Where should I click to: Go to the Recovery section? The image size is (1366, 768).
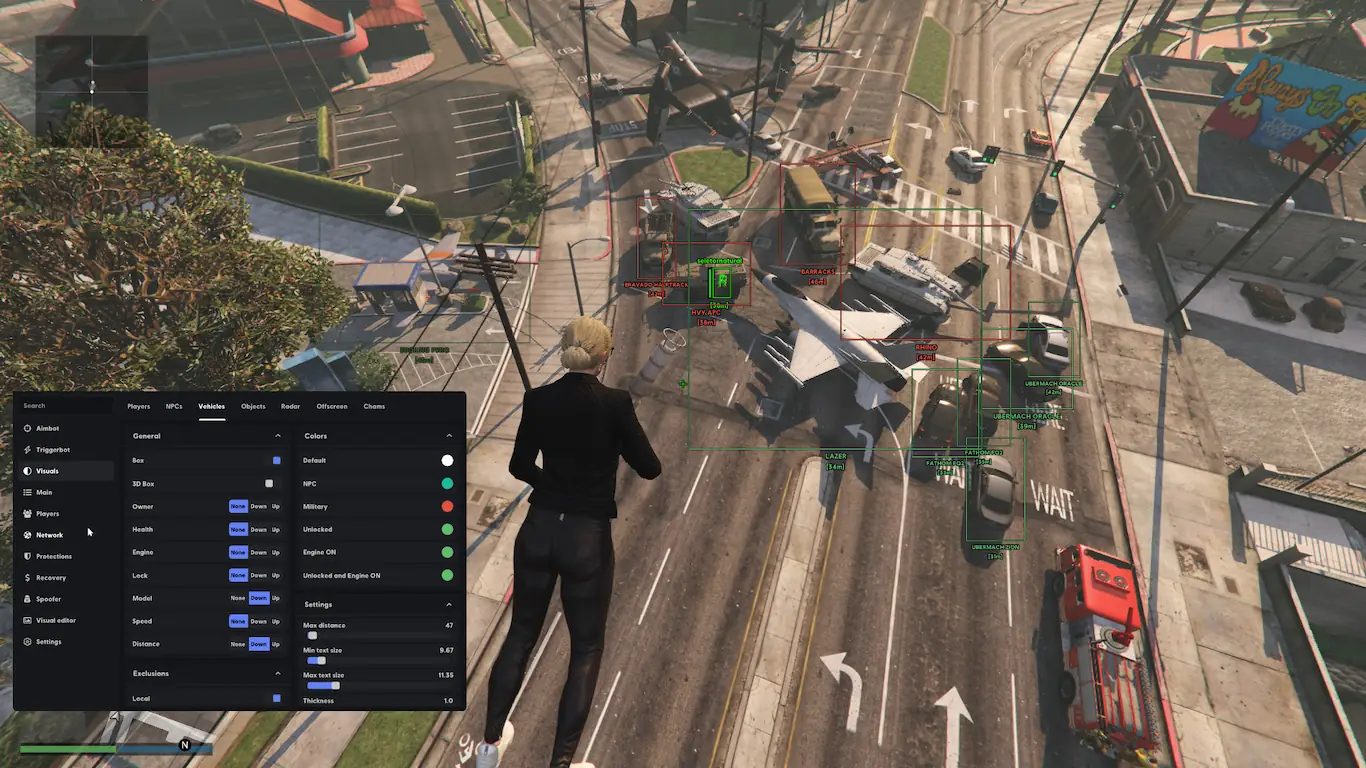pos(50,577)
